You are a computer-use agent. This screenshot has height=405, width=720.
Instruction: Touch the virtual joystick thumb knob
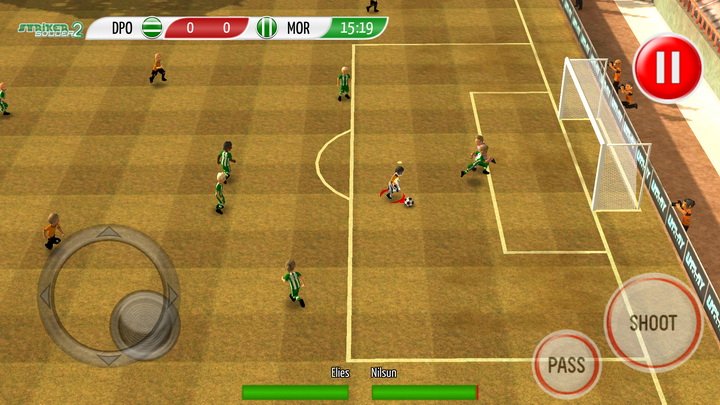tap(144, 322)
